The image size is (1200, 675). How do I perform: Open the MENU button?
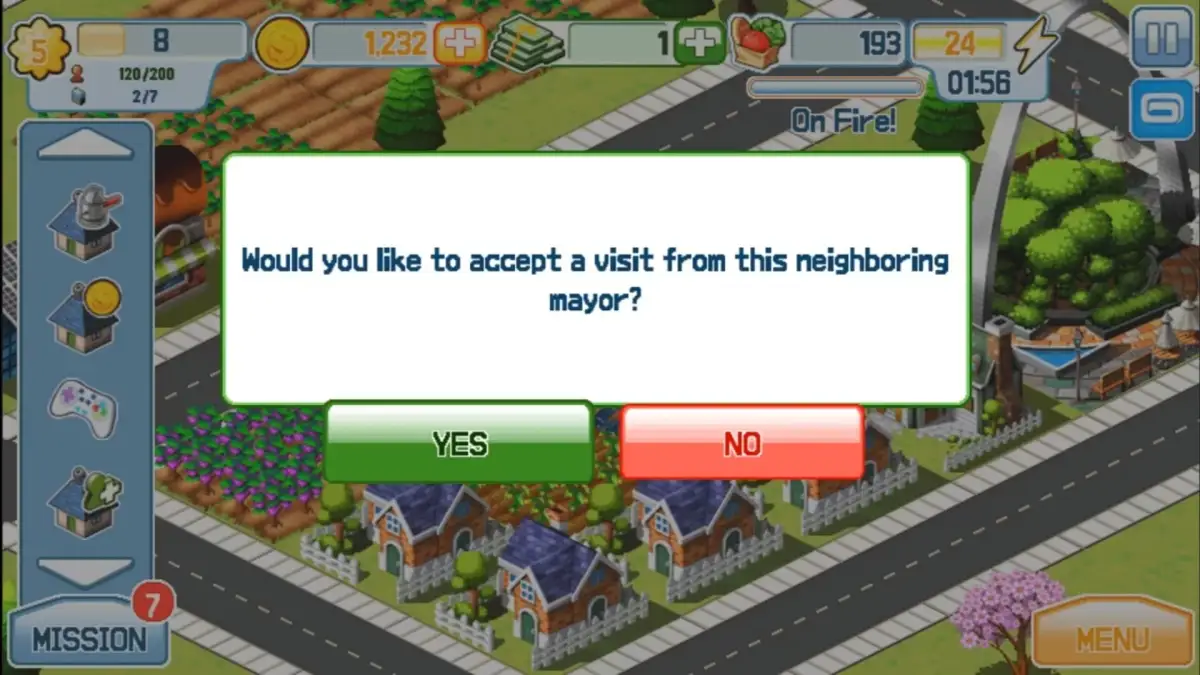pyautogui.click(x=1113, y=637)
